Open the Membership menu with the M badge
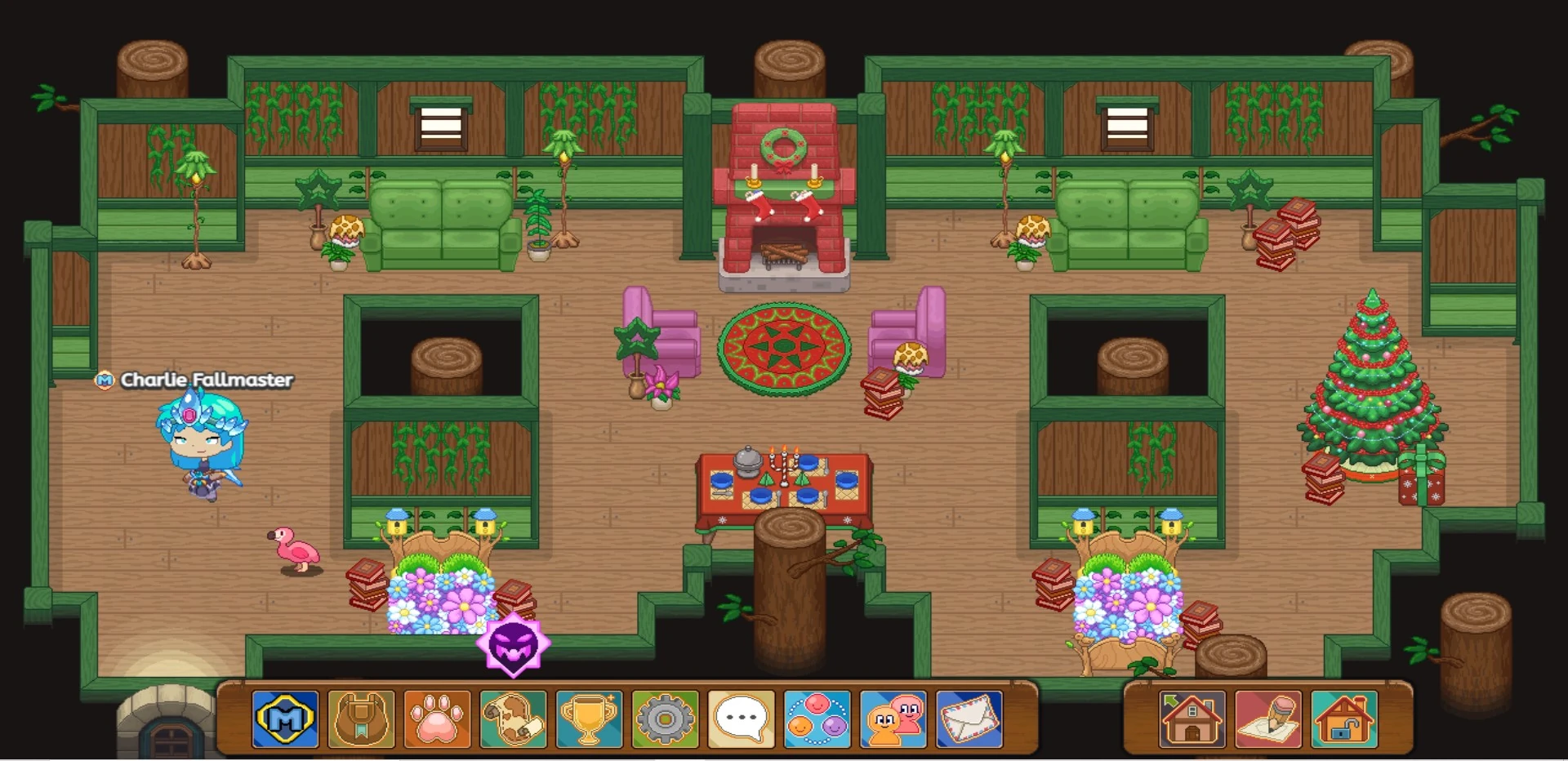Image resolution: width=1568 pixels, height=761 pixels. pos(285,720)
